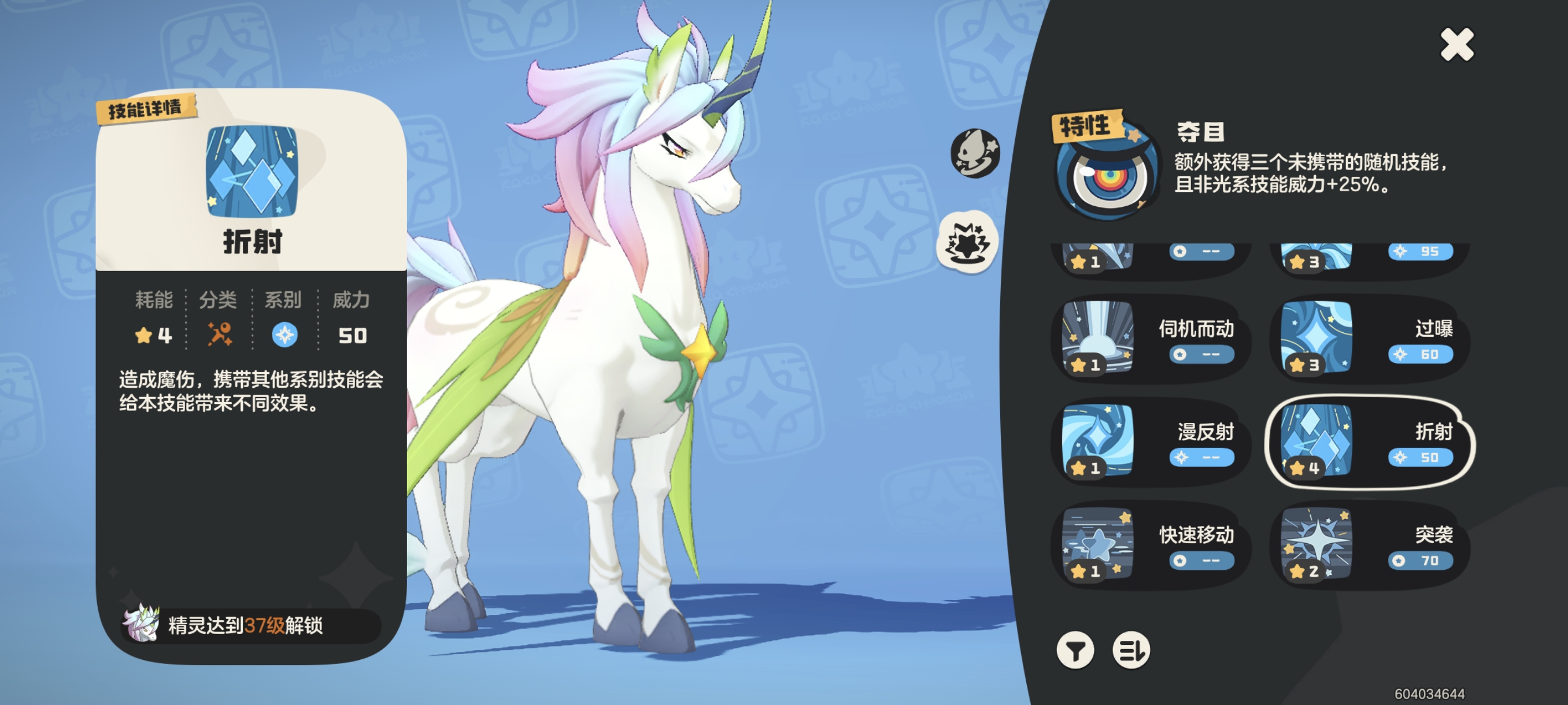This screenshot has height=705, width=1568.
Task: Open the skill filter funnel button
Action: pyautogui.click(x=1075, y=650)
